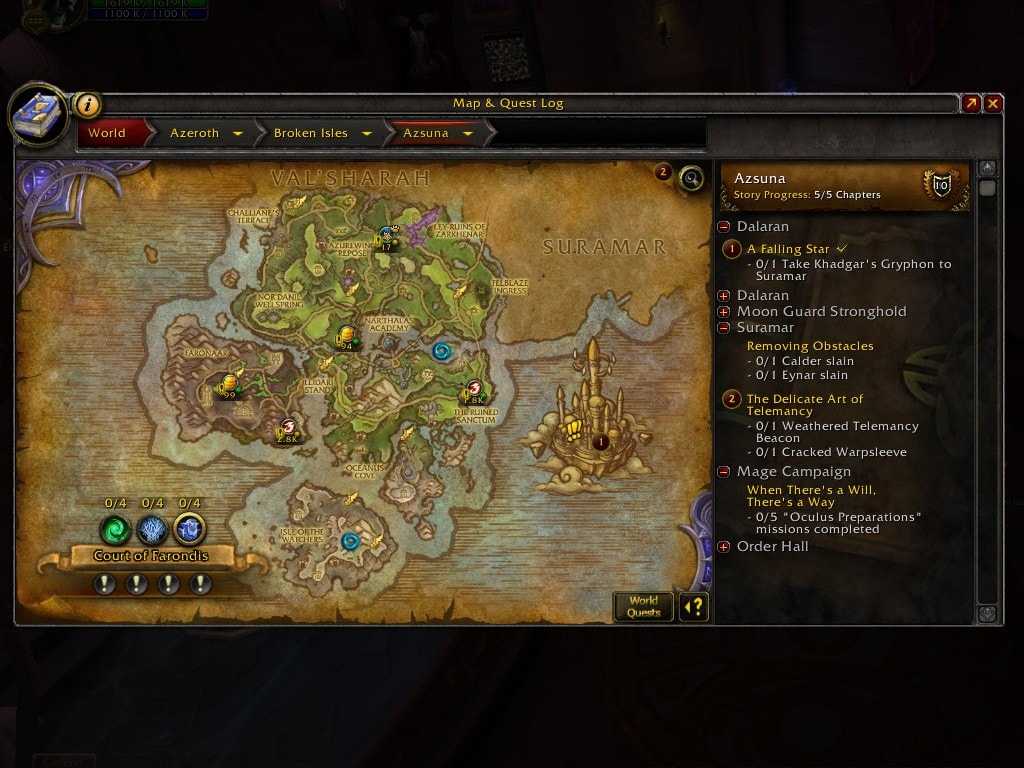The image size is (1024, 768).
Task: Open the Broken Isles dropdown
Action: pos(367,133)
